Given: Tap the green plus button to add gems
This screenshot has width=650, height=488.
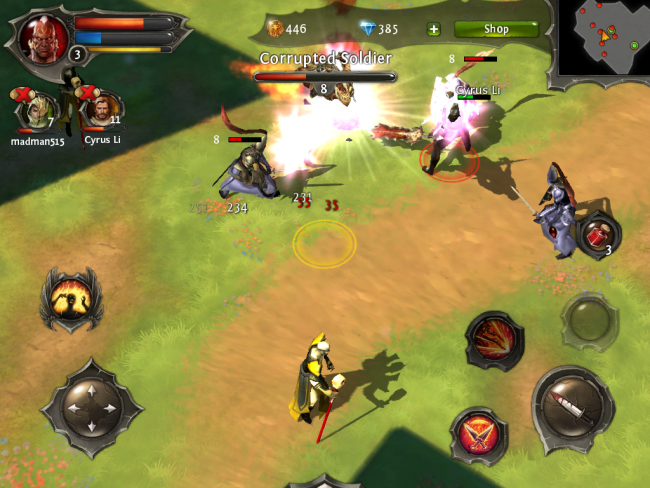Looking at the screenshot, I should tap(433, 29).
